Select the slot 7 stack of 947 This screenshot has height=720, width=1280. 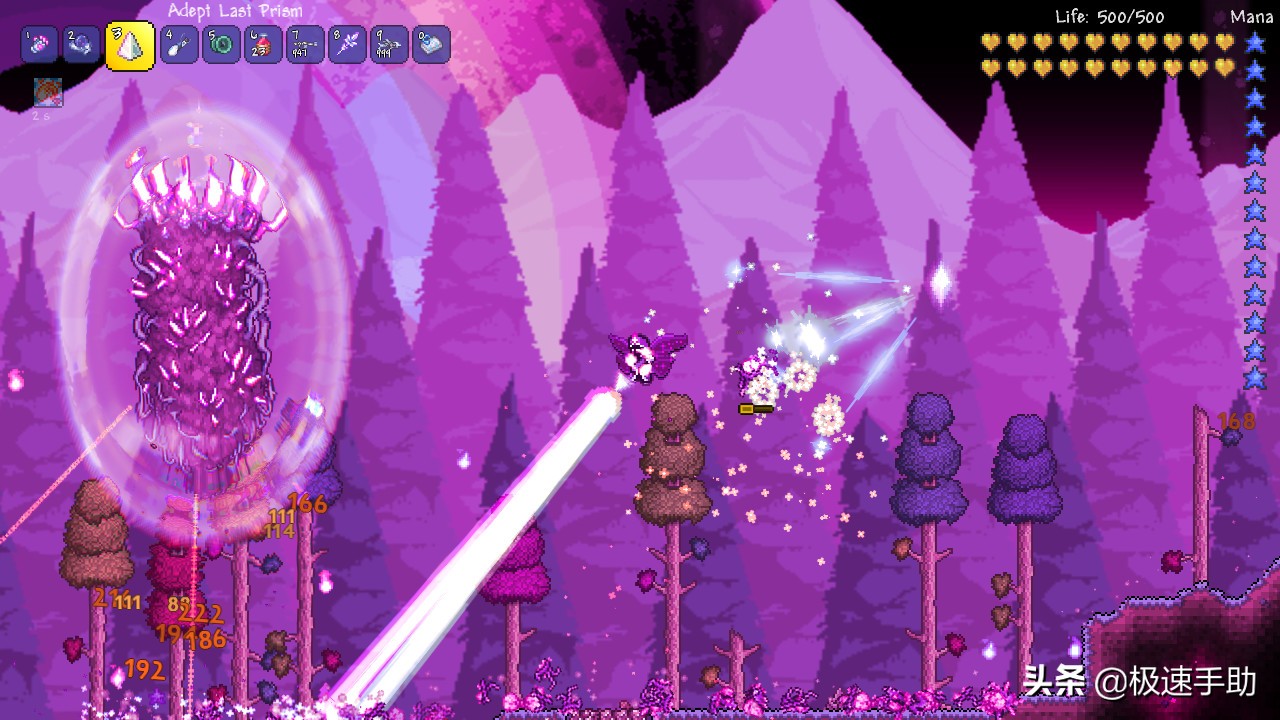(x=305, y=45)
